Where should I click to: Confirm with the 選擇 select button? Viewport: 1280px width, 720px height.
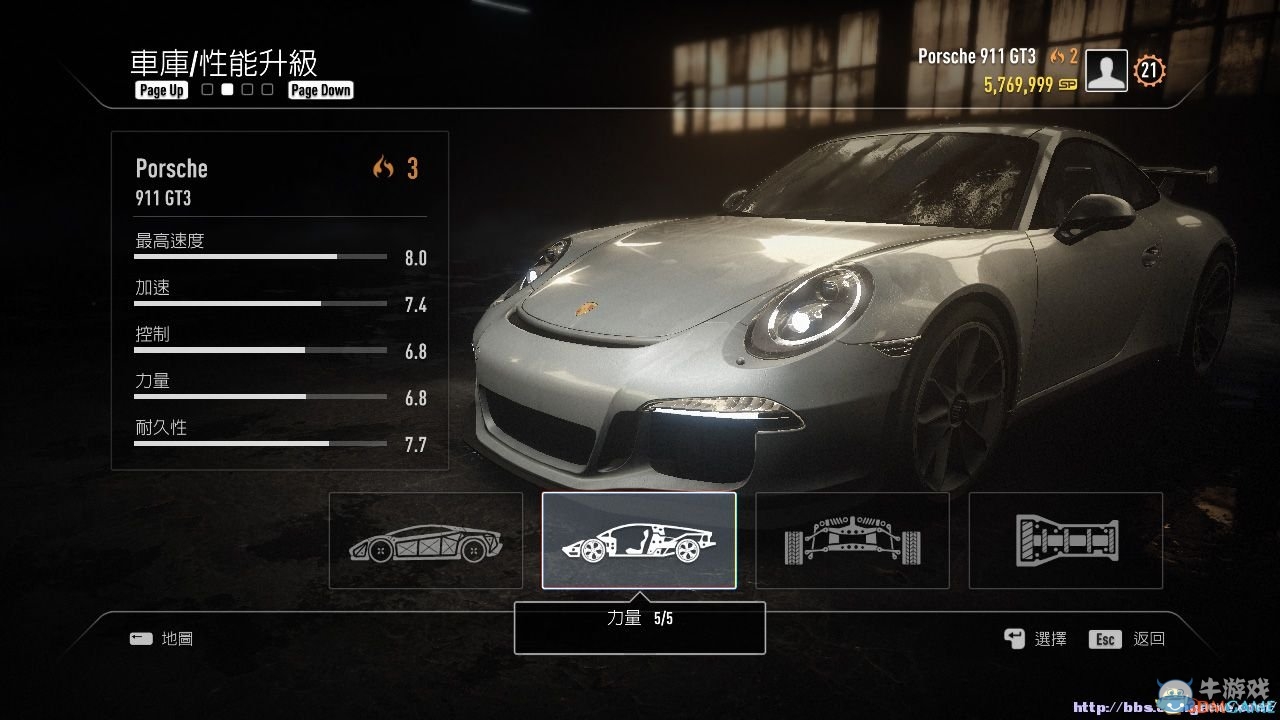click(x=1036, y=639)
